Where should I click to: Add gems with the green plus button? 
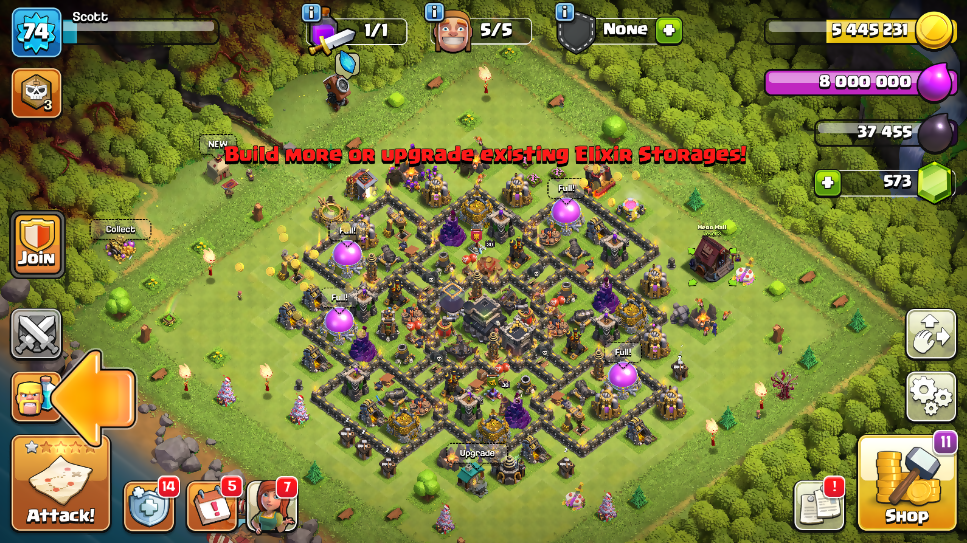tap(827, 183)
